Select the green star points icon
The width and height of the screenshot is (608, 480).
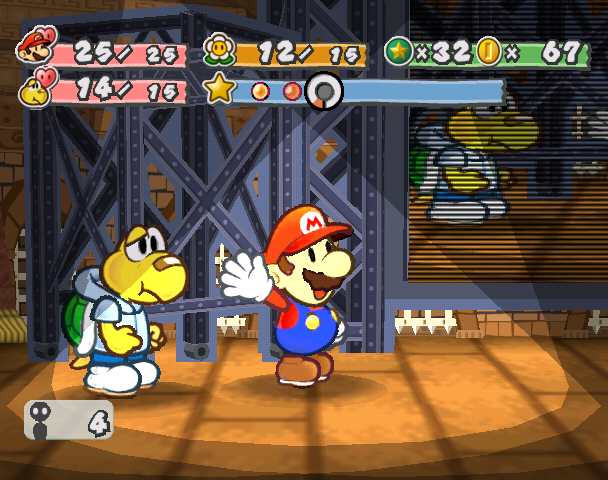[399, 50]
